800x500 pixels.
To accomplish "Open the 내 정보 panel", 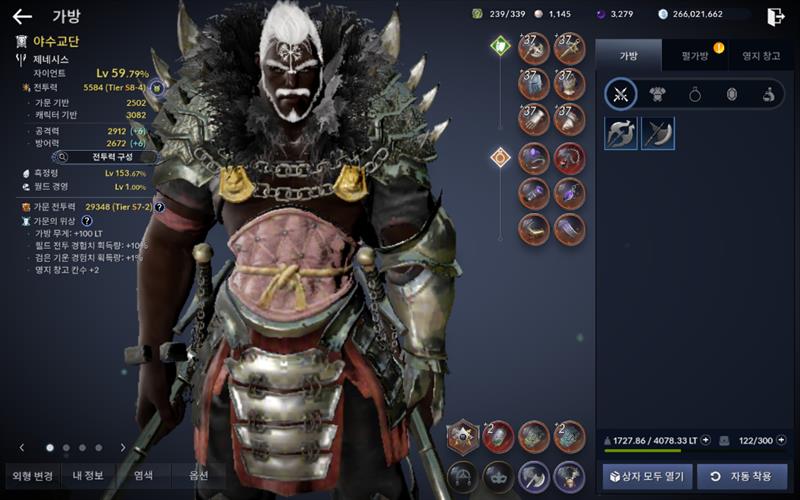I will (87, 476).
